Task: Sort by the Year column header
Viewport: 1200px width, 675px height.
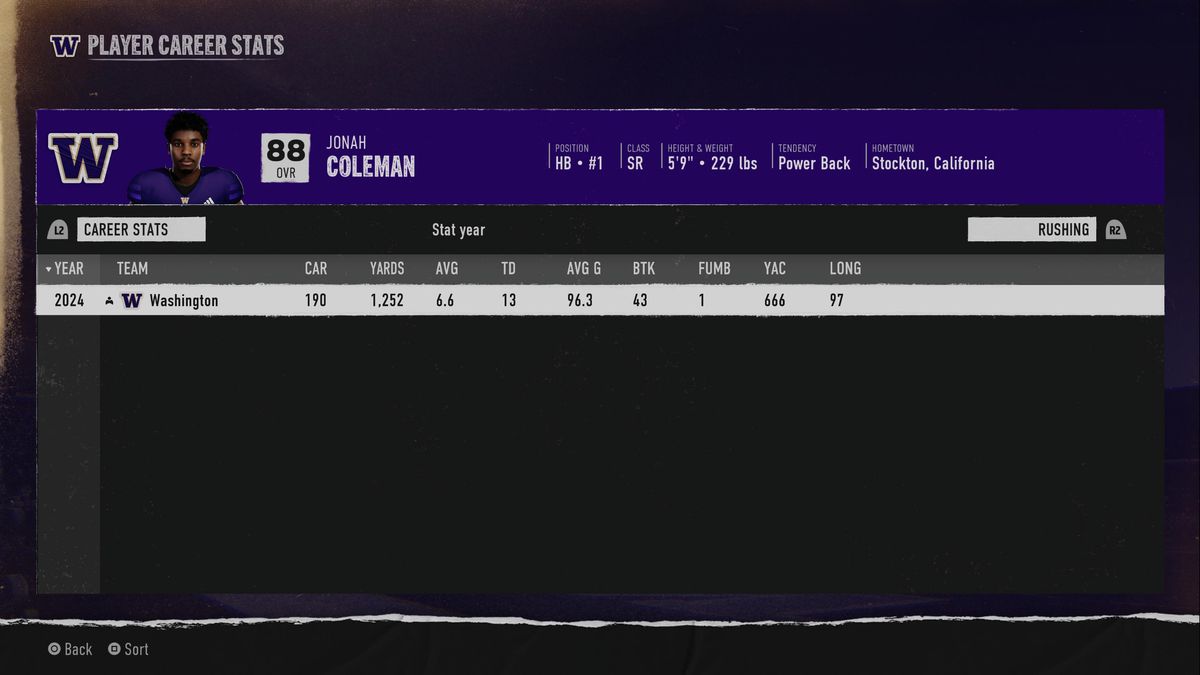Action: pos(68,268)
